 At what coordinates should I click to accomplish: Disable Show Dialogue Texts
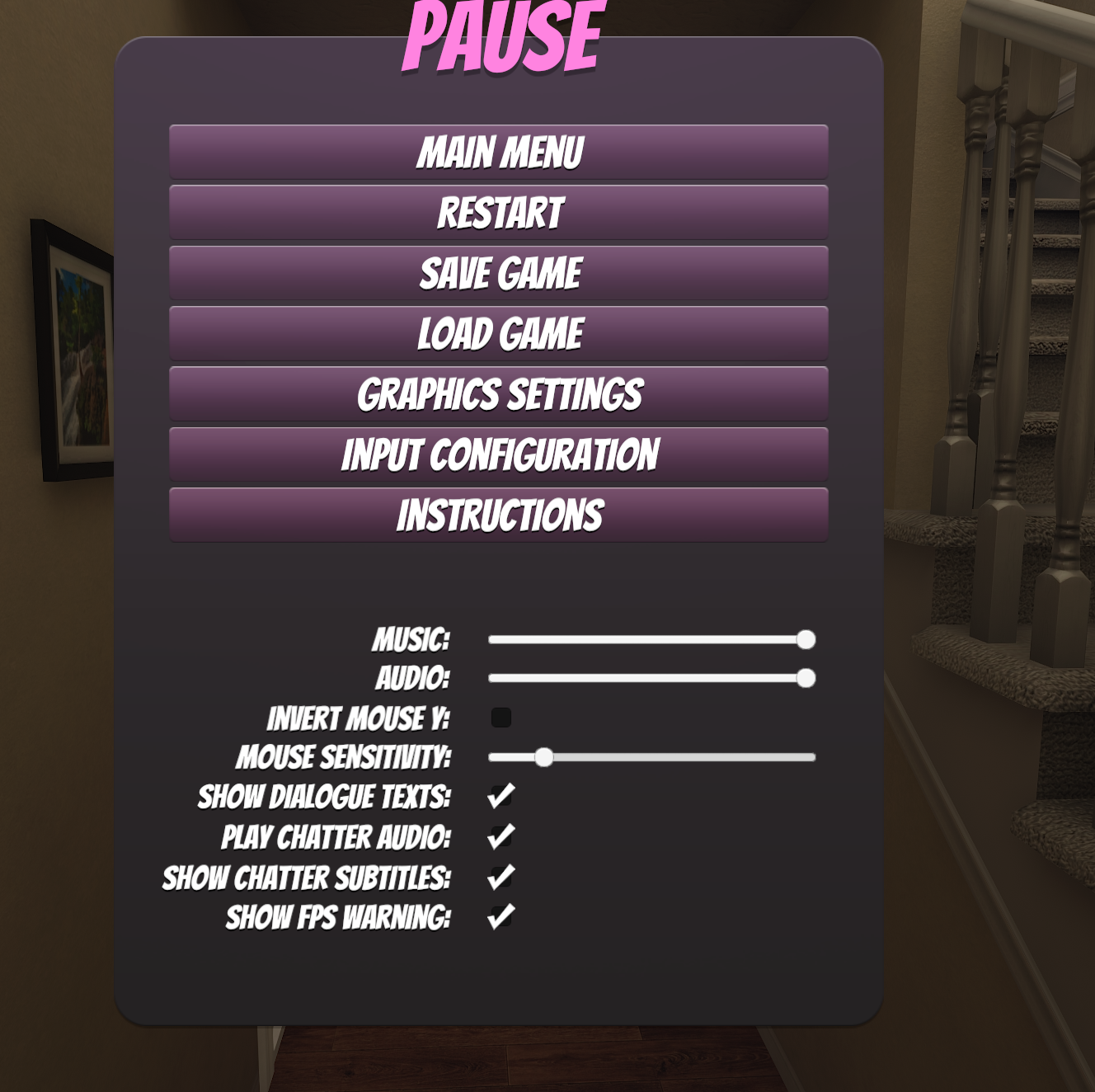[x=500, y=795]
